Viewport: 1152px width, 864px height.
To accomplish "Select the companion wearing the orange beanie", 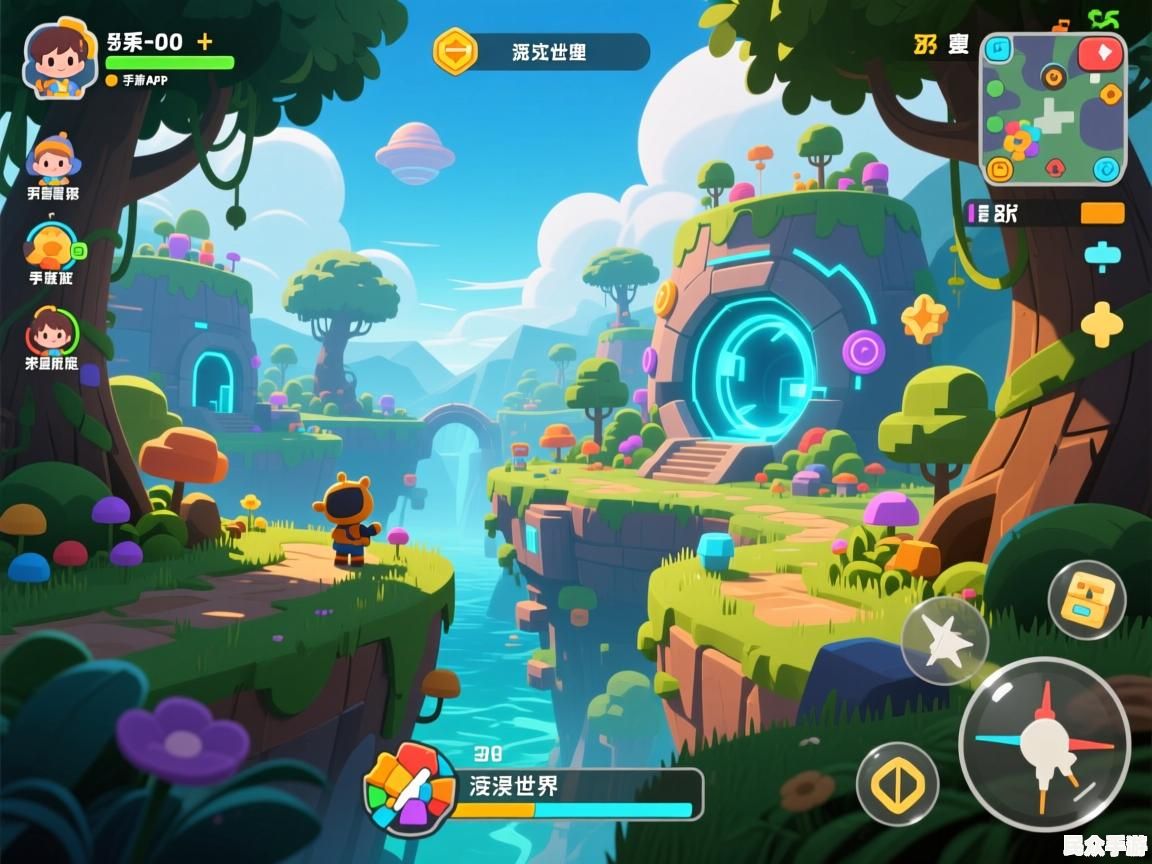I will pos(52,159).
